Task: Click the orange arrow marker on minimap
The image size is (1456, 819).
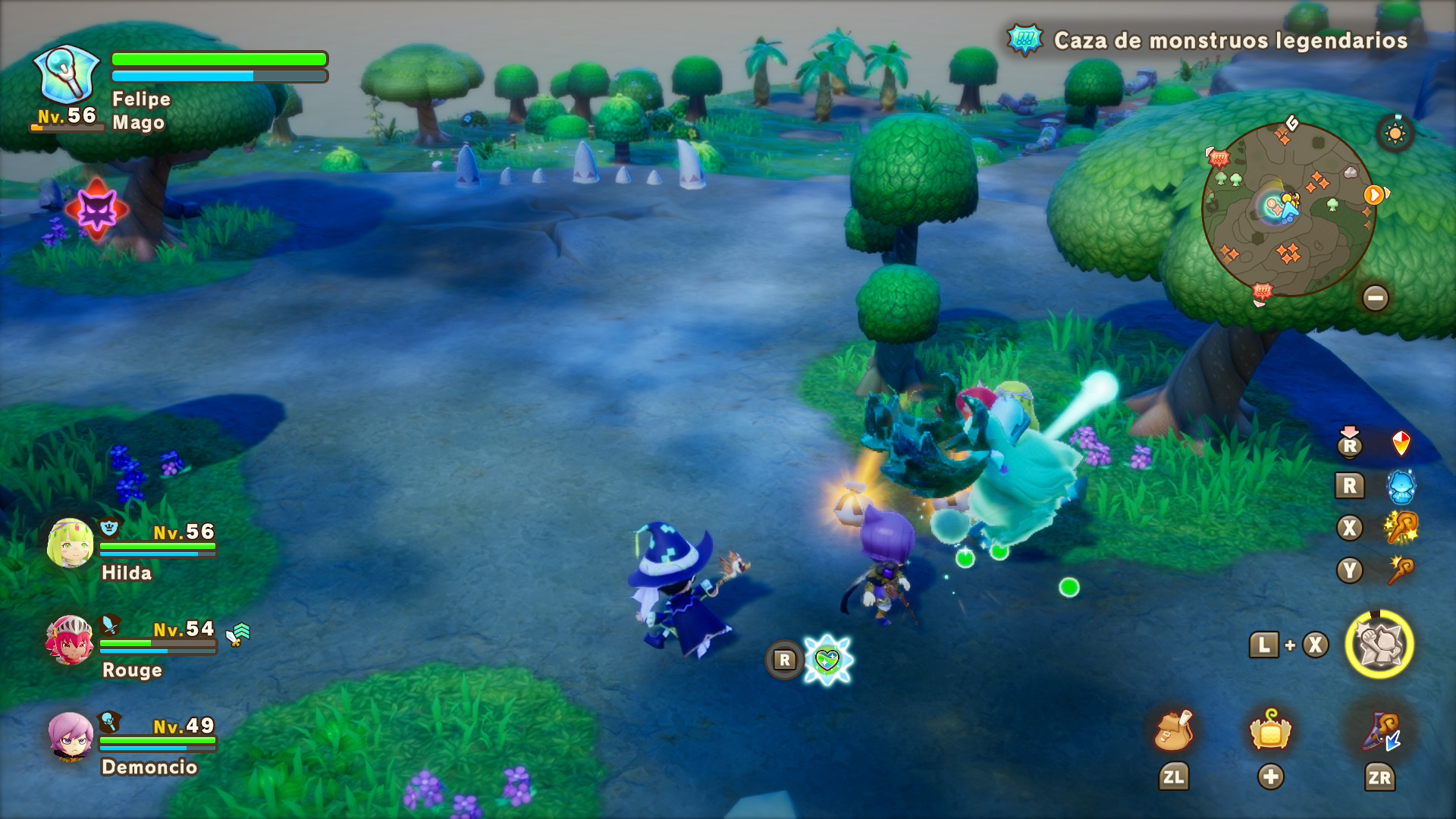Action: point(1373,195)
